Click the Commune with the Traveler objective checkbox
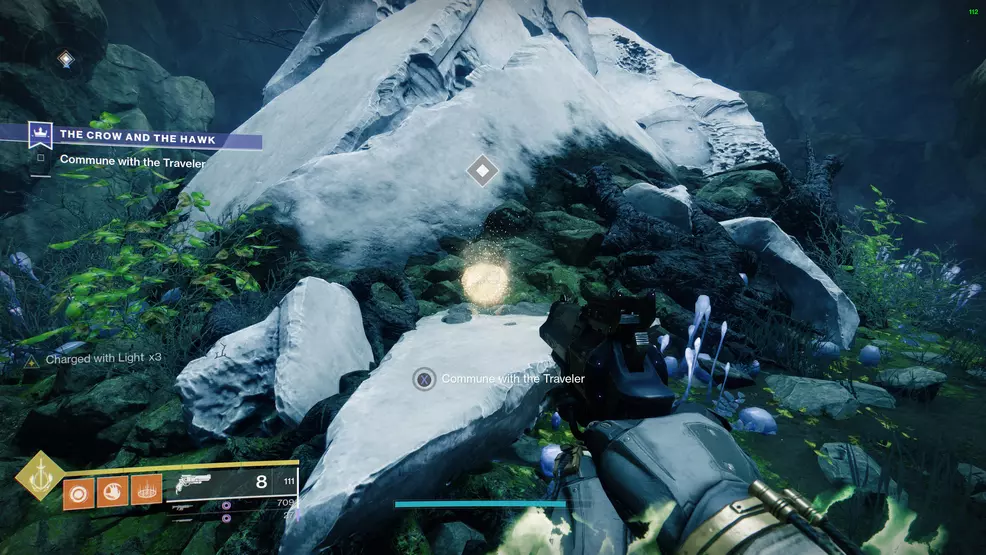This screenshot has height=555, width=986. pyautogui.click(x=40, y=158)
